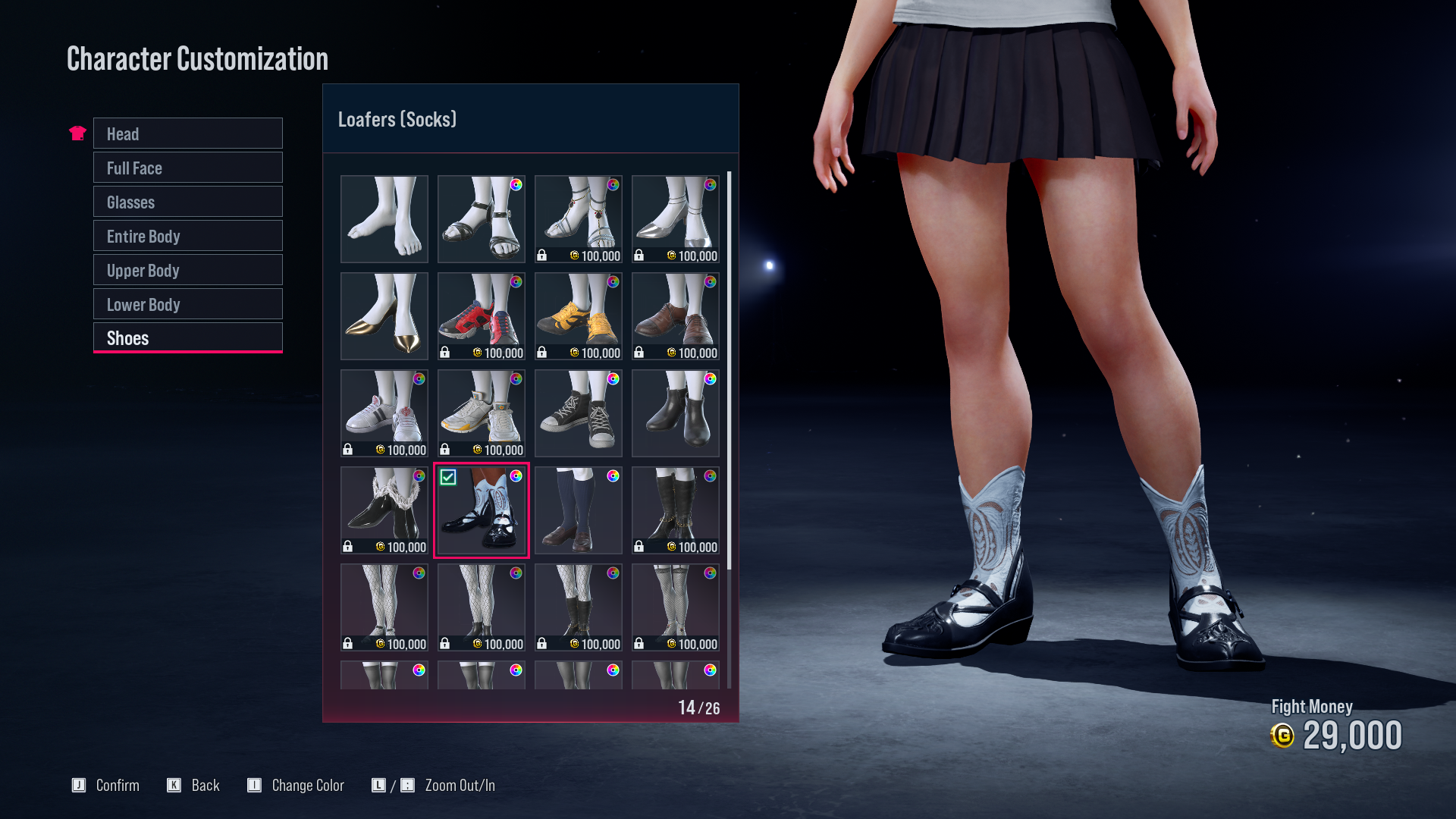
Task: Click the J key icon next to Confirm
Action: click(x=79, y=786)
